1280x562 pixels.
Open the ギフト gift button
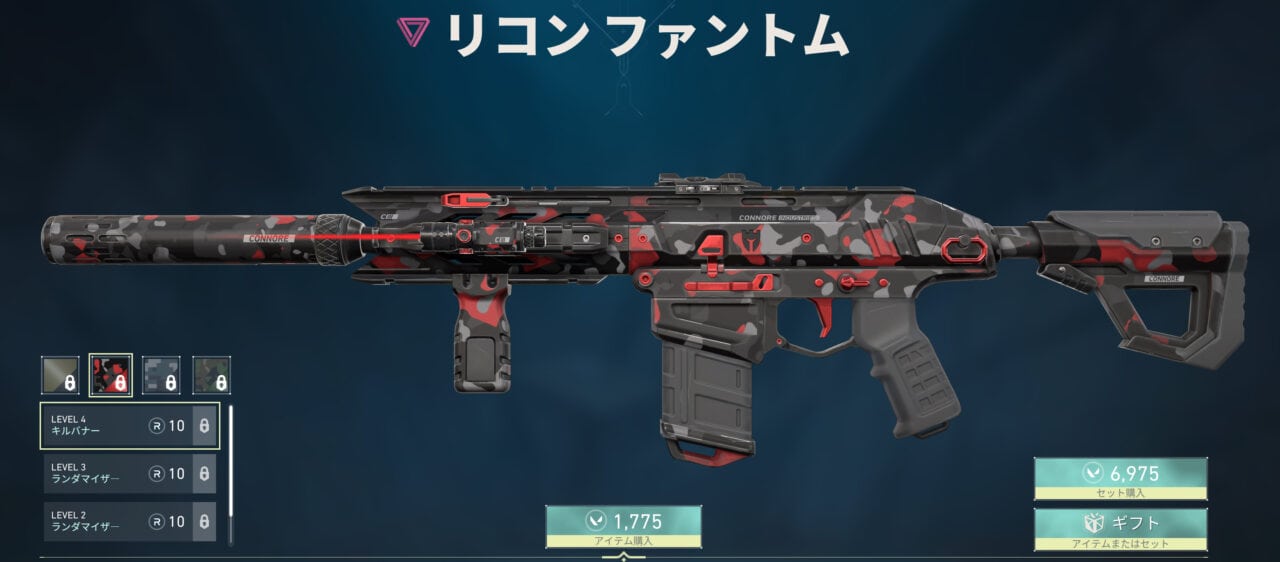(1120, 529)
